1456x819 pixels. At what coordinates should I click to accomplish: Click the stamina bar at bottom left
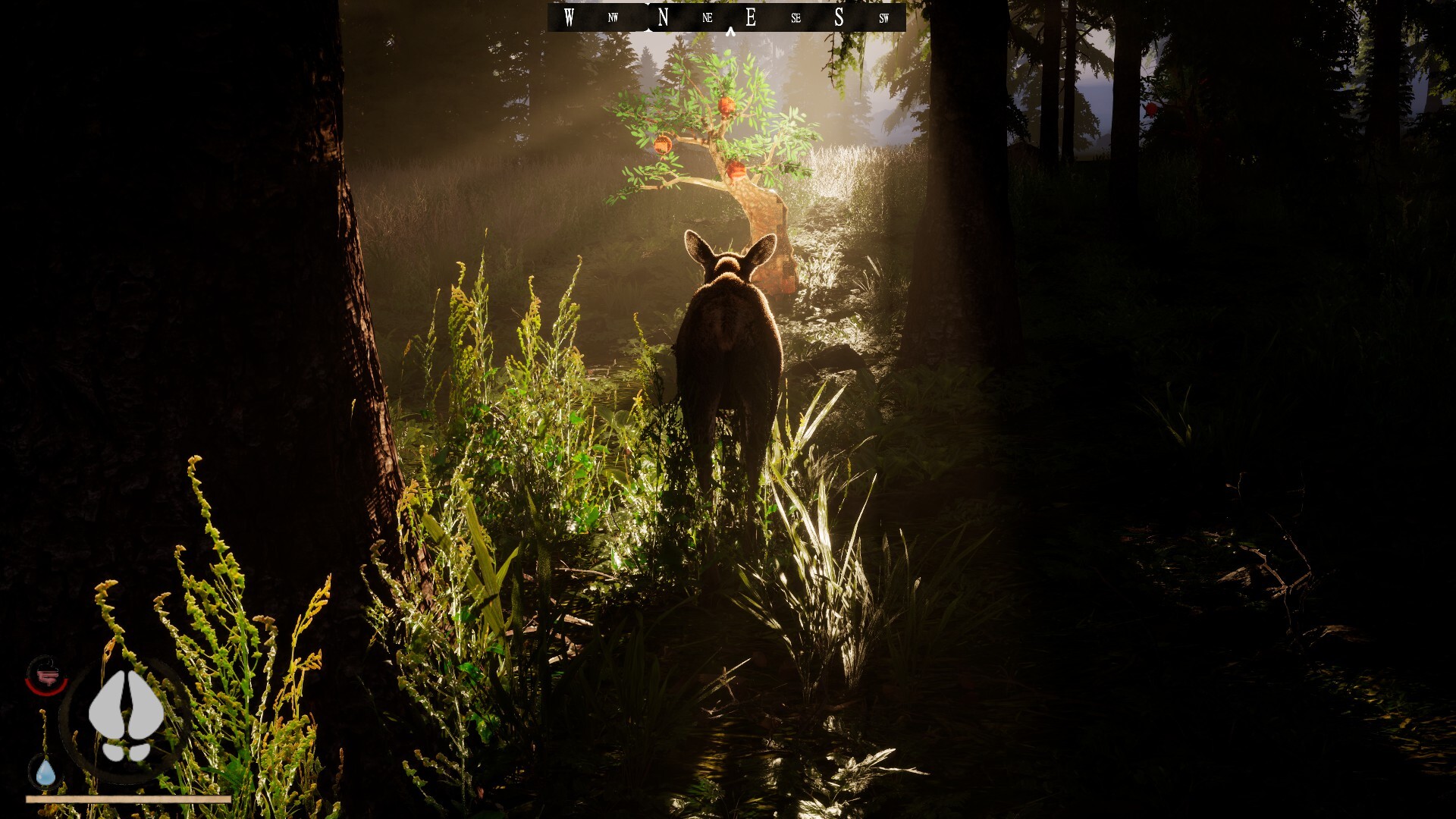coord(129,798)
